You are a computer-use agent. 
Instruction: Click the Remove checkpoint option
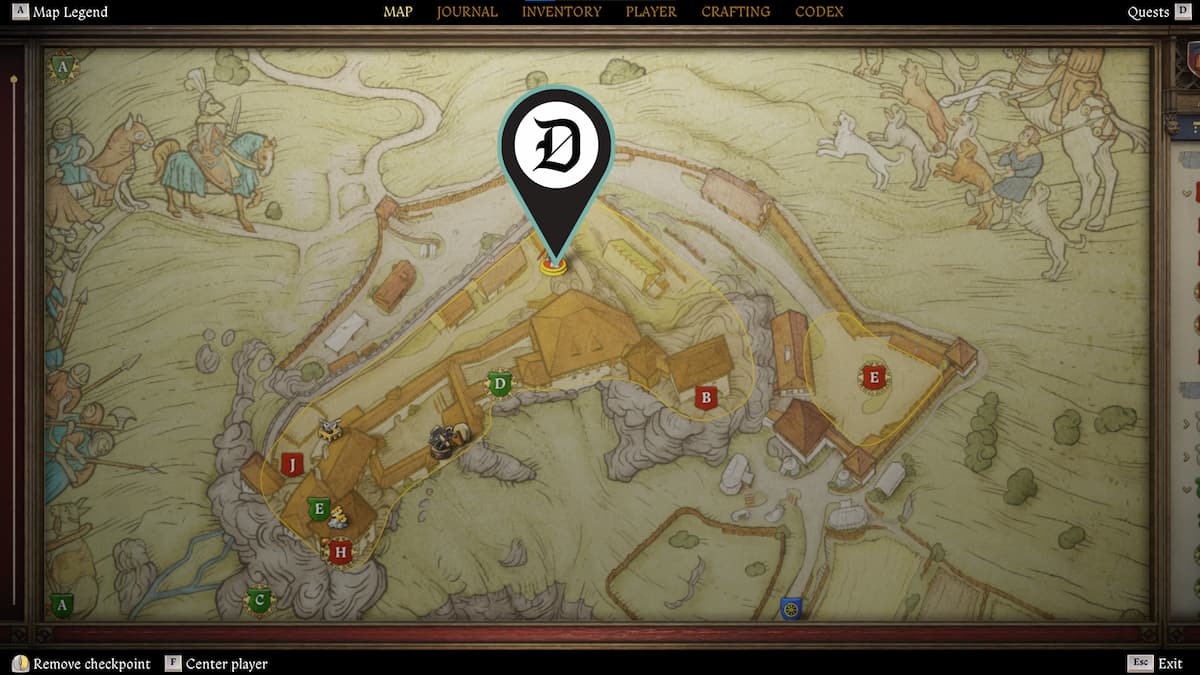(82, 664)
